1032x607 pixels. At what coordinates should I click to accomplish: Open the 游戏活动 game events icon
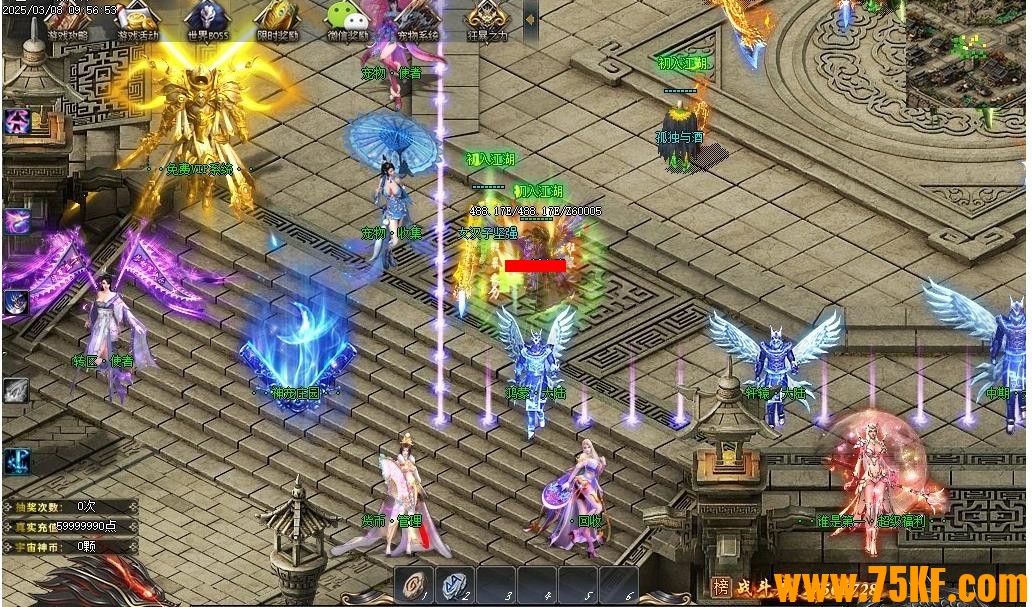(x=137, y=20)
